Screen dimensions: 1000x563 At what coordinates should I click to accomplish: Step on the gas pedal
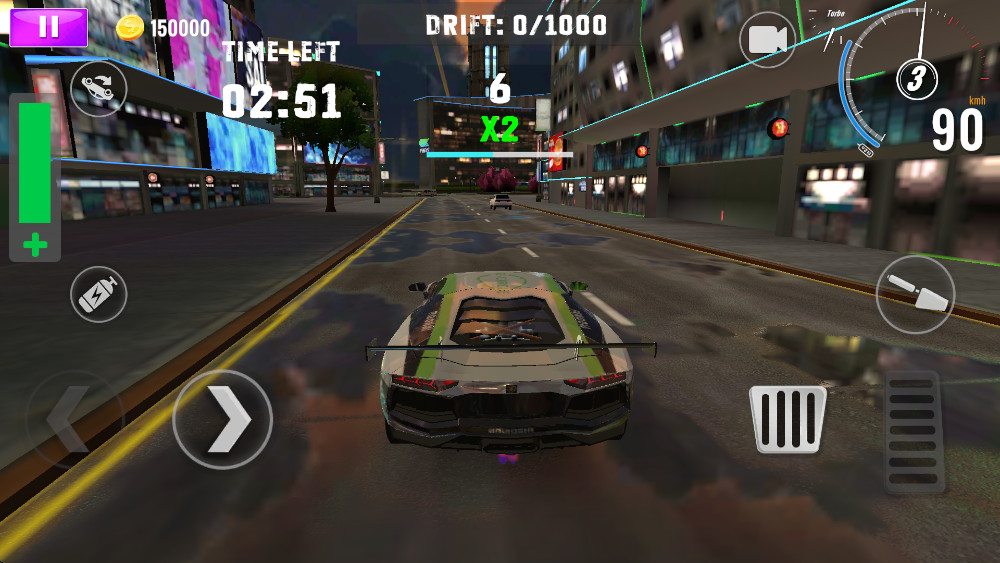(x=914, y=432)
